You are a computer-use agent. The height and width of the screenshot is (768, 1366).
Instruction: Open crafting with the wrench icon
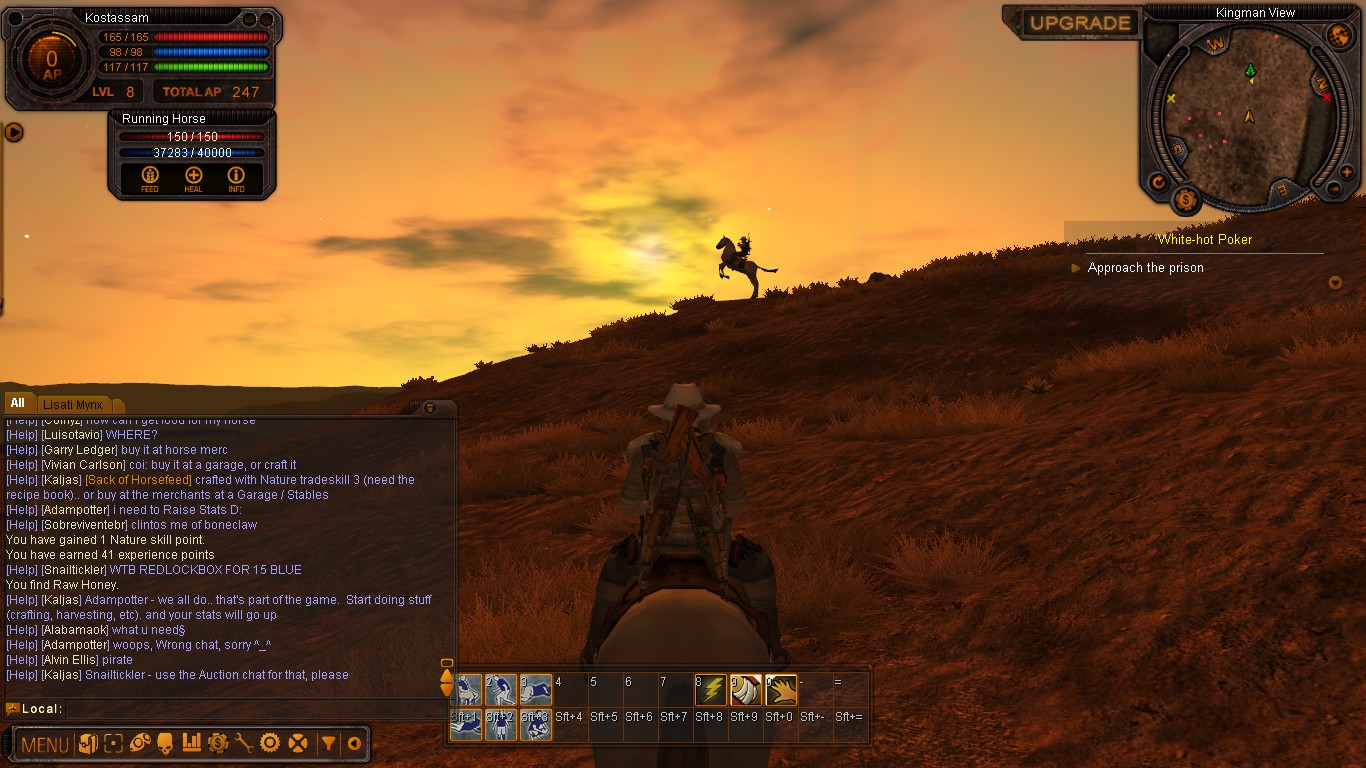point(245,743)
